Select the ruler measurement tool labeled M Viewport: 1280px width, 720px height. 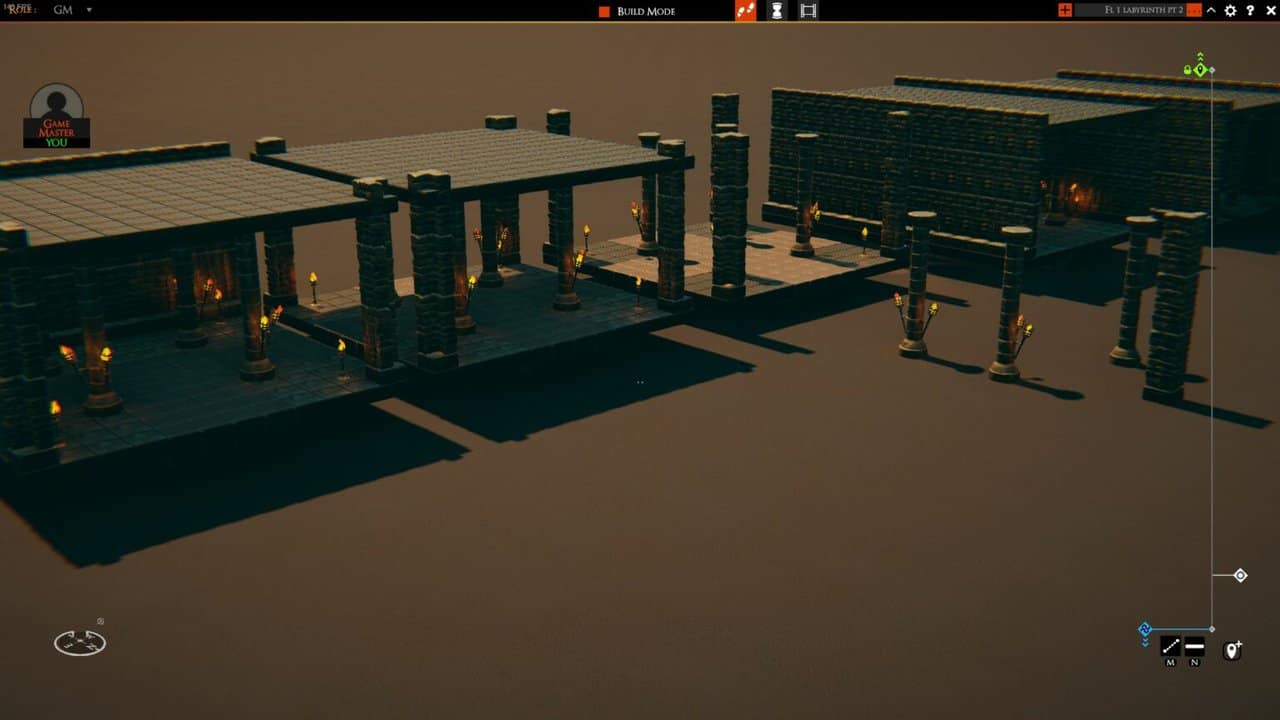click(x=1170, y=646)
